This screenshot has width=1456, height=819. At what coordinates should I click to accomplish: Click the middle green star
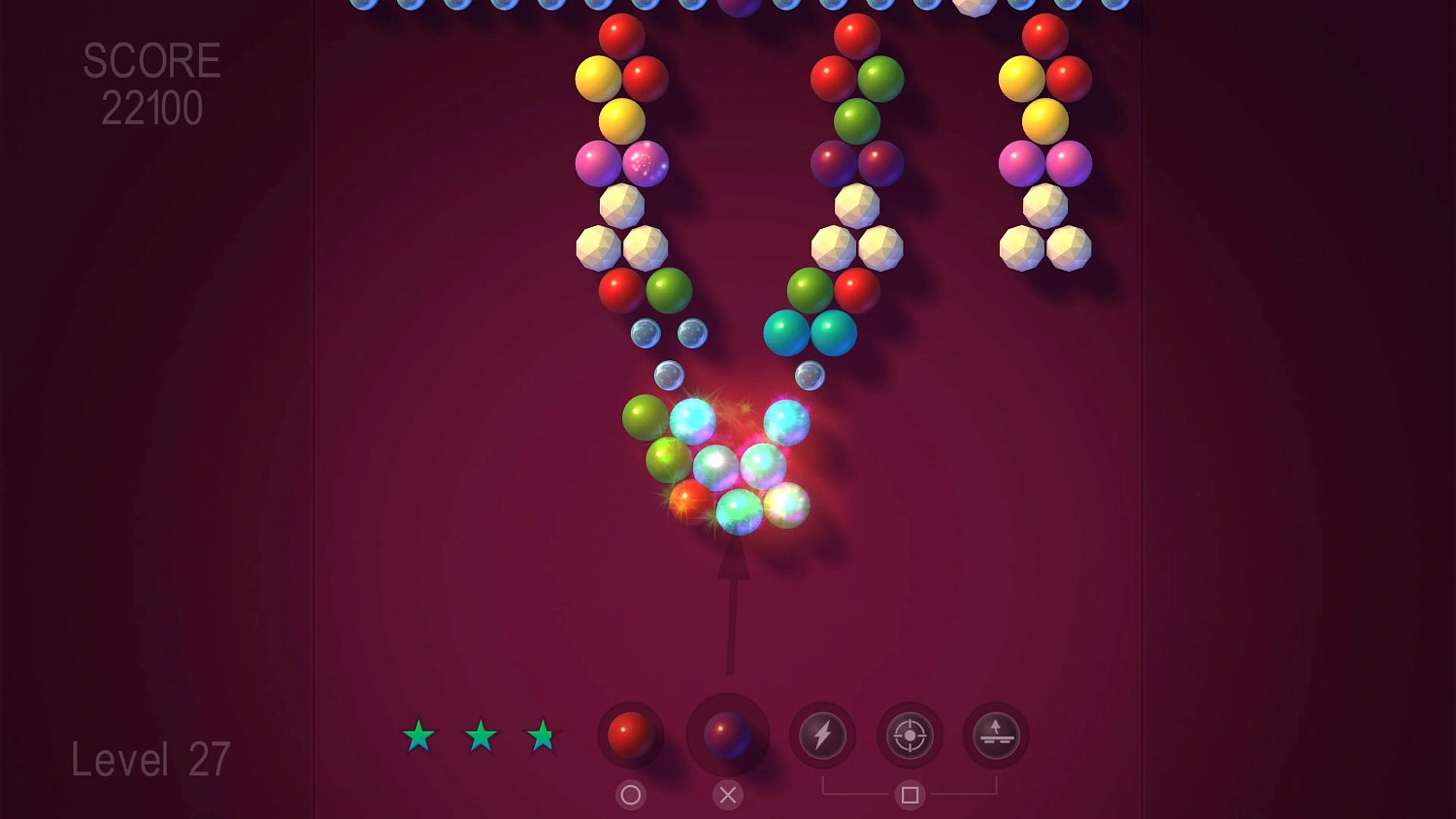[x=481, y=737]
